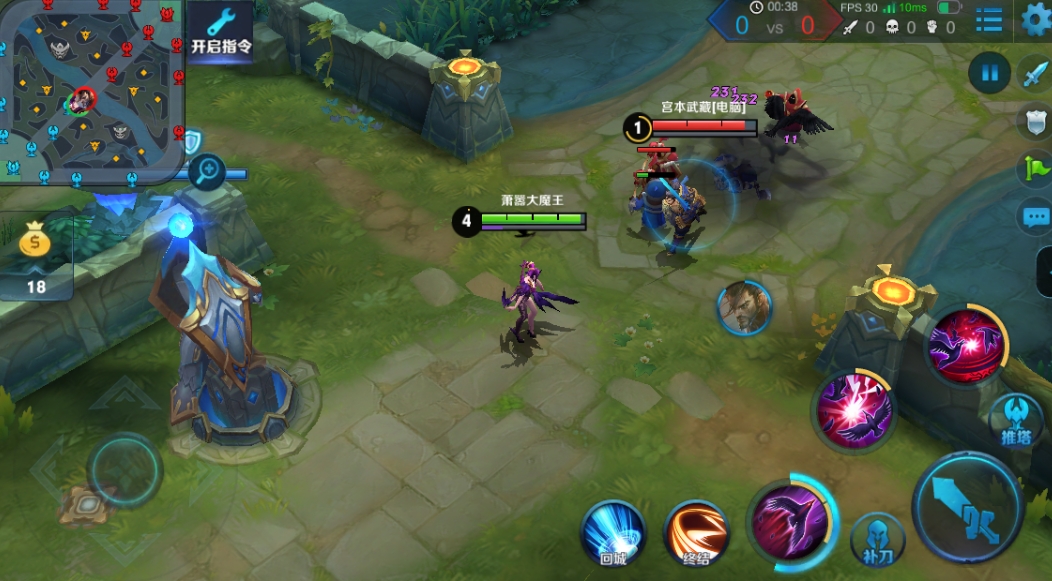Send the blue sword attack signal

[1034, 73]
